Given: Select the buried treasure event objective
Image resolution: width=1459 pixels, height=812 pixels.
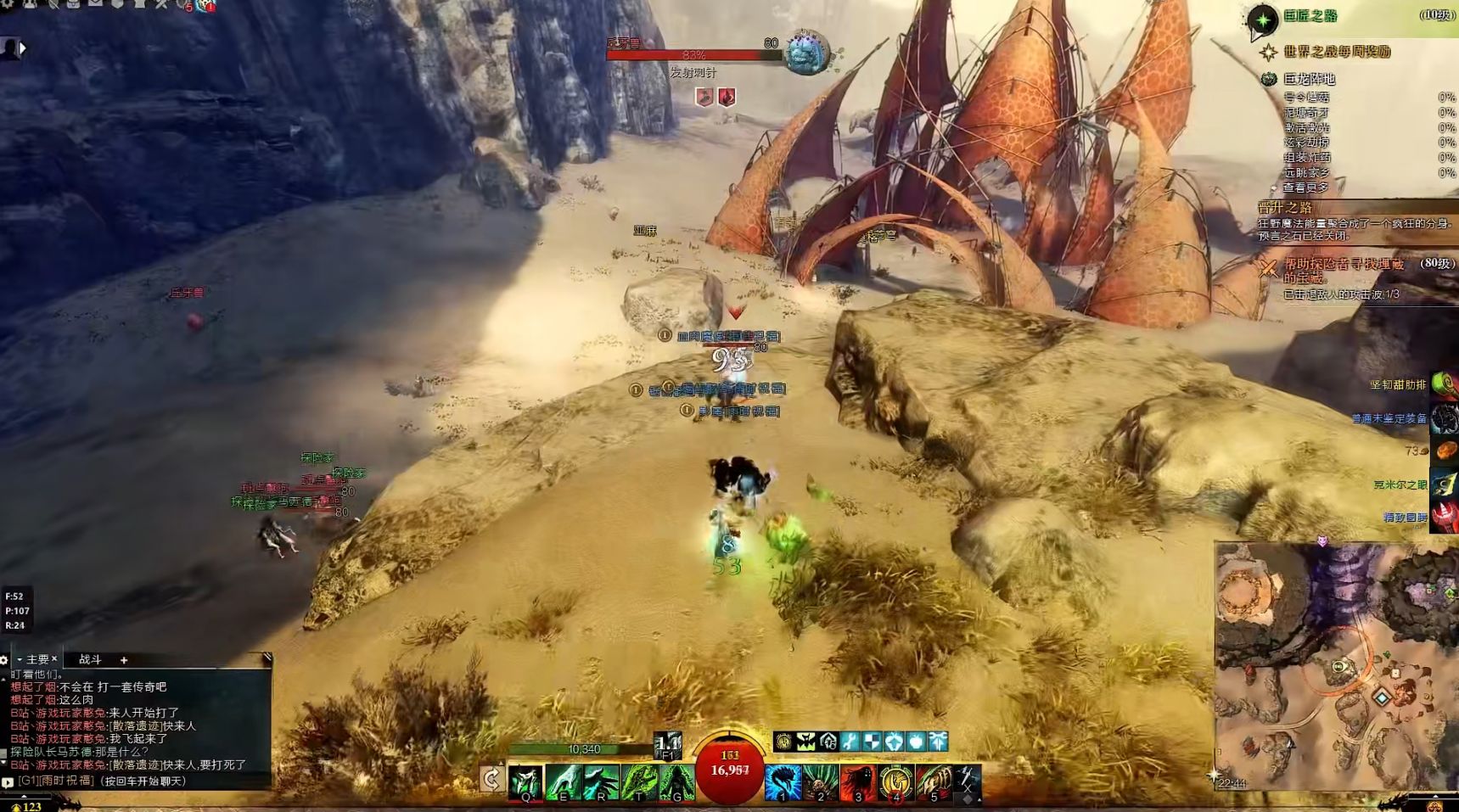Looking at the screenshot, I should point(1343,270).
